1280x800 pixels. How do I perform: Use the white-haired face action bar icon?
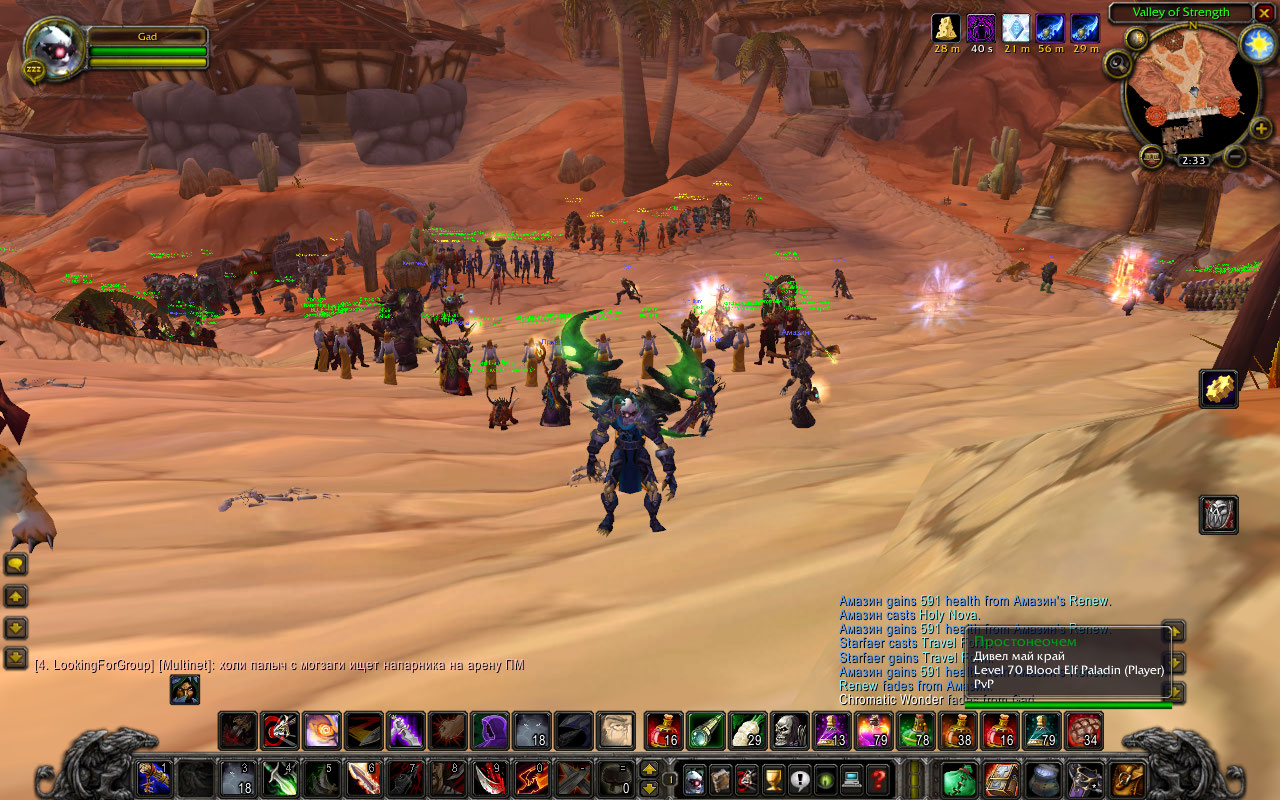[x=616, y=731]
